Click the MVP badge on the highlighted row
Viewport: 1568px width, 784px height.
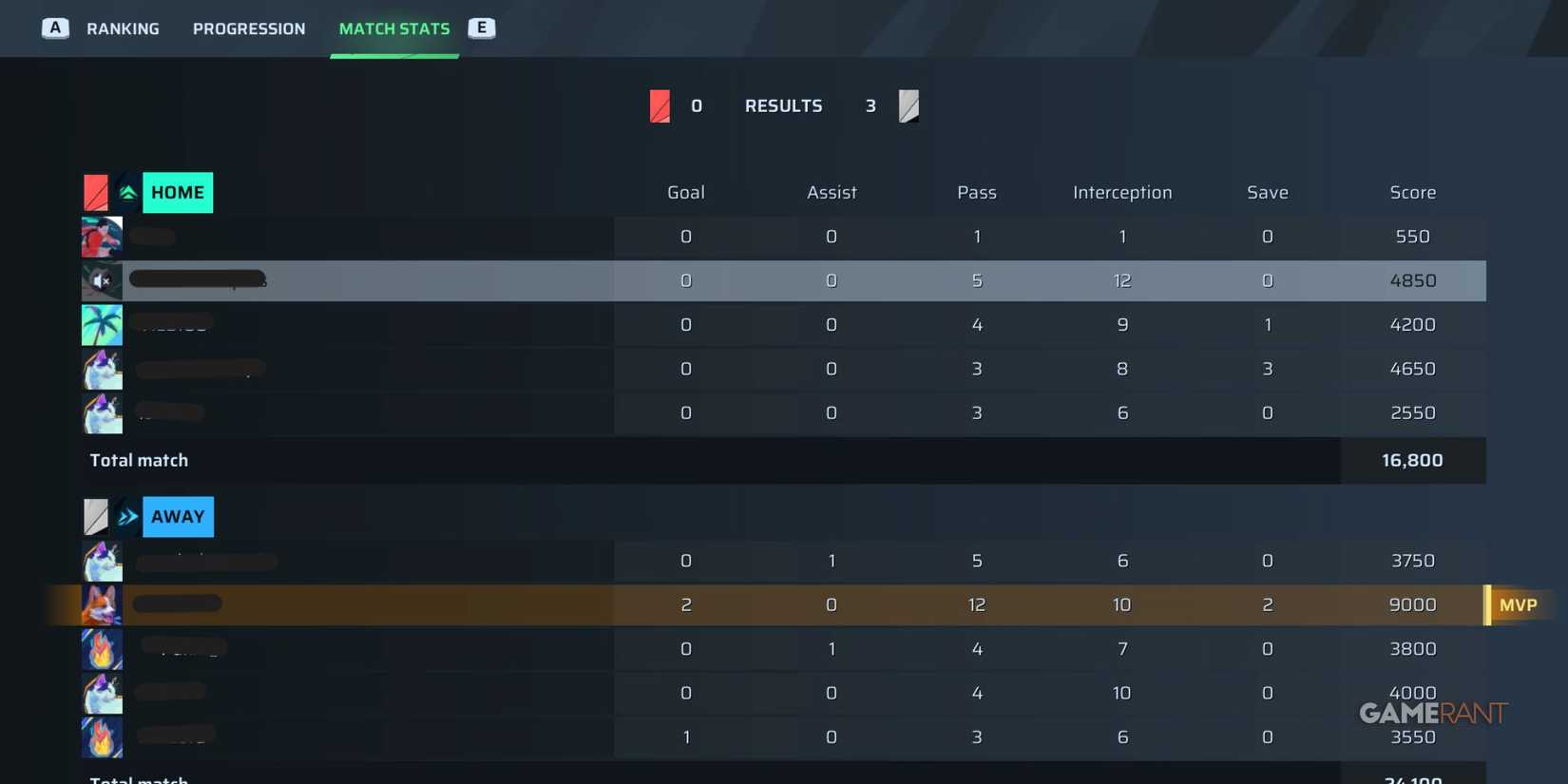(x=1518, y=604)
